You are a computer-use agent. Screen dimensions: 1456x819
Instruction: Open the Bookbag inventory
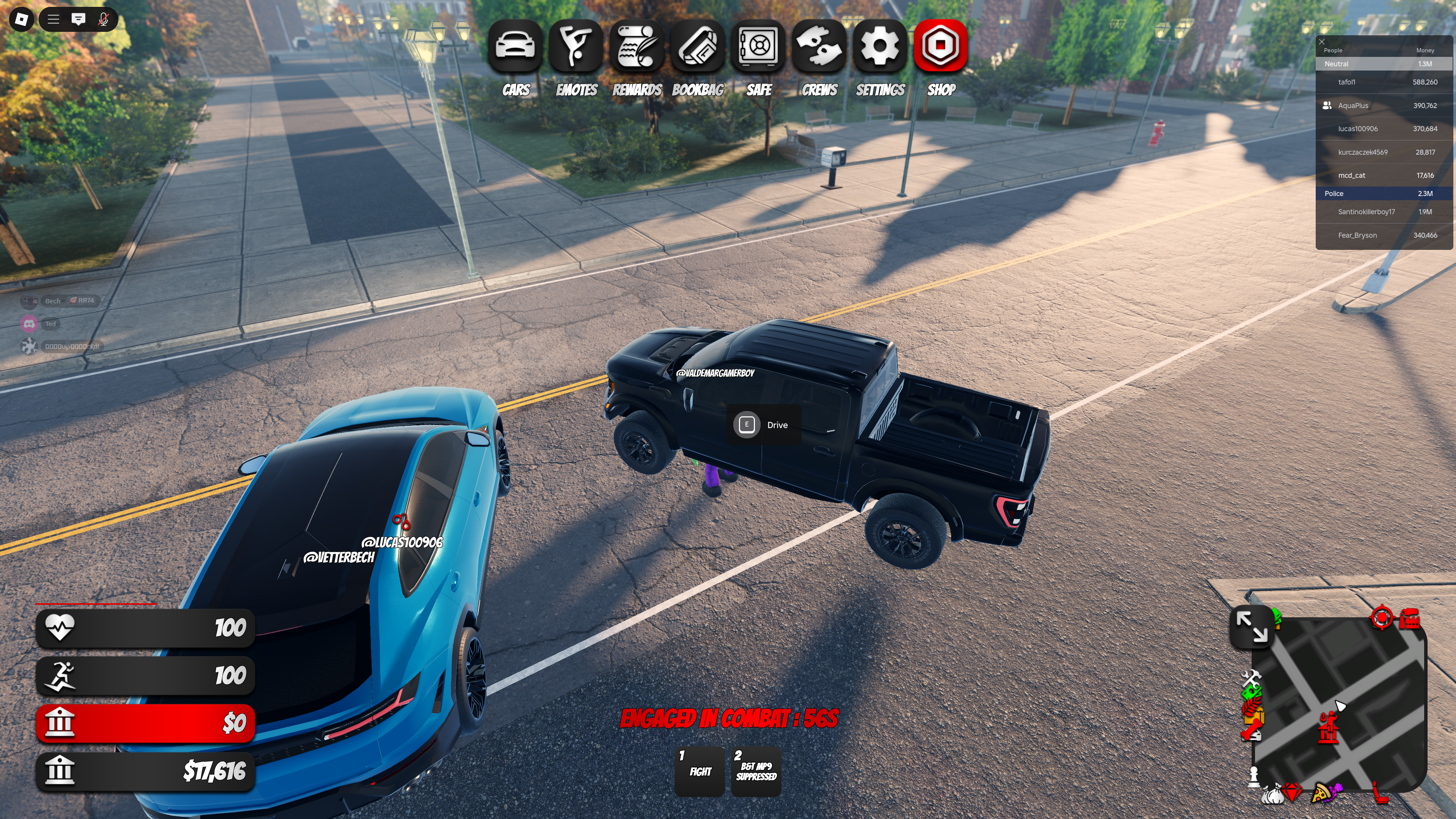pyautogui.click(x=698, y=46)
